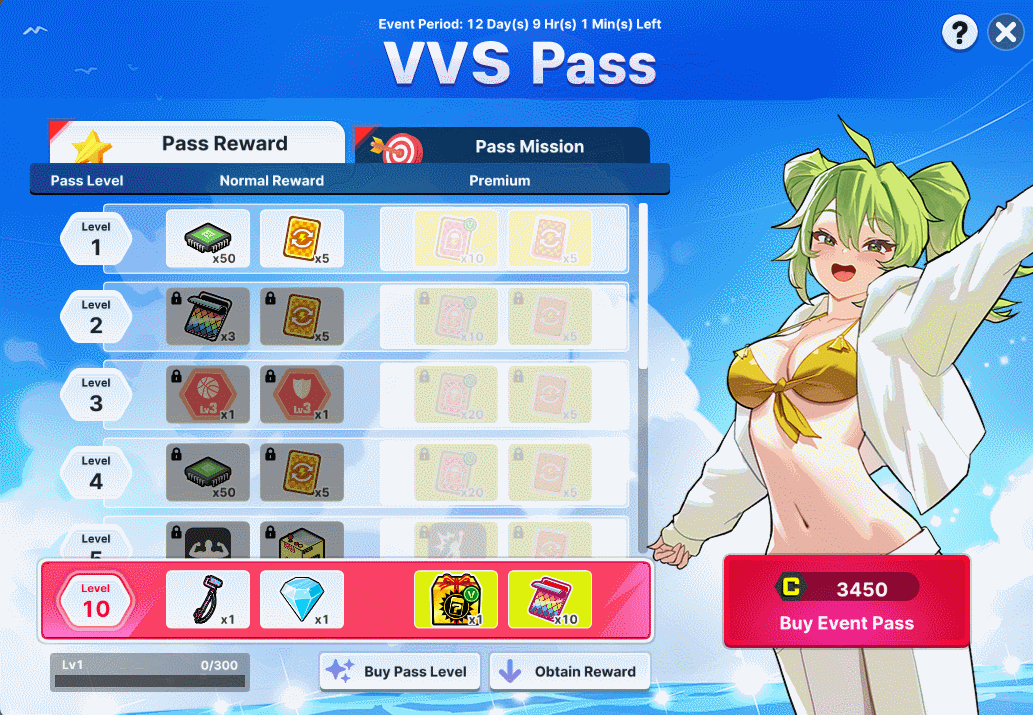Buy the Event Pass for 3450
The height and width of the screenshot is (715, 1033).
pos(846,603)
